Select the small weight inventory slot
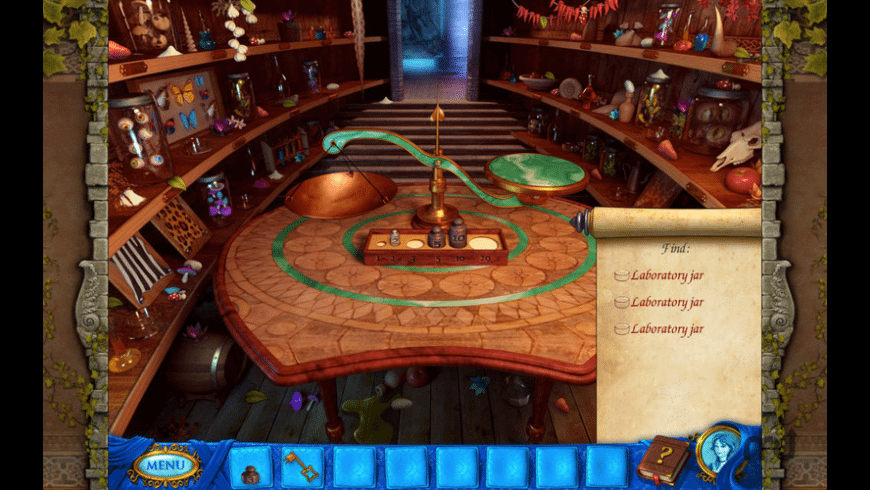 pyautogui.click(x=250, y=466)
